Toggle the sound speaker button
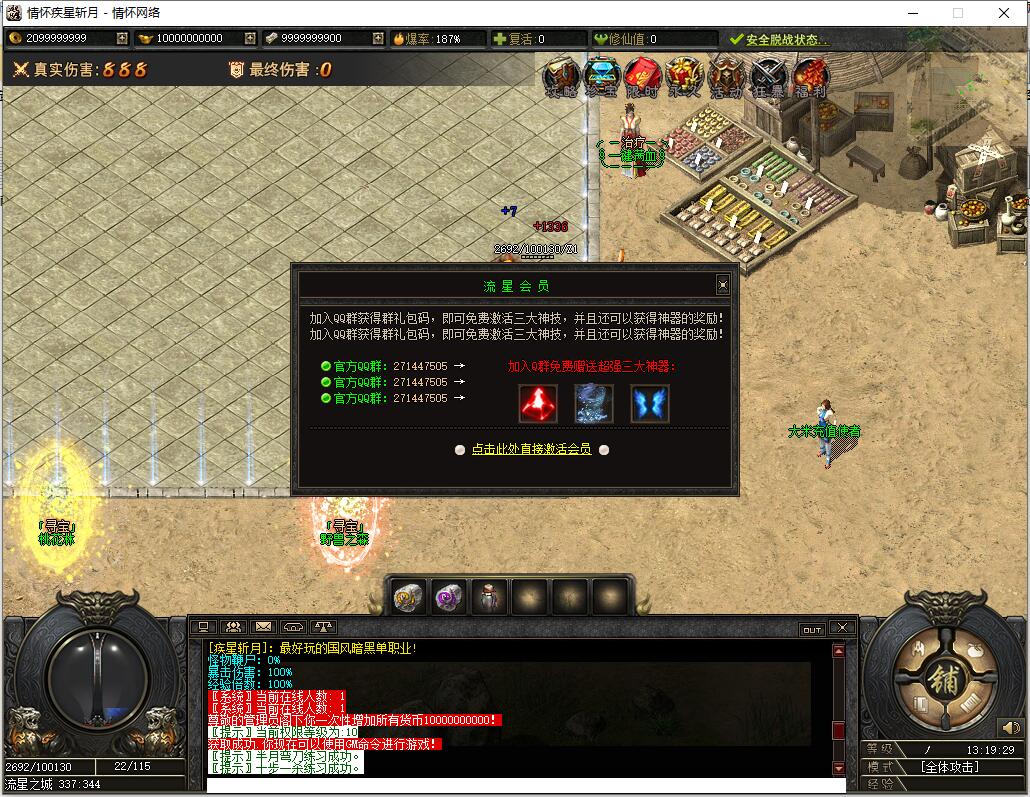Image resolution: width=1030 pixels, height=797 pixels. pyautogui.click(x=1009, y=727)
